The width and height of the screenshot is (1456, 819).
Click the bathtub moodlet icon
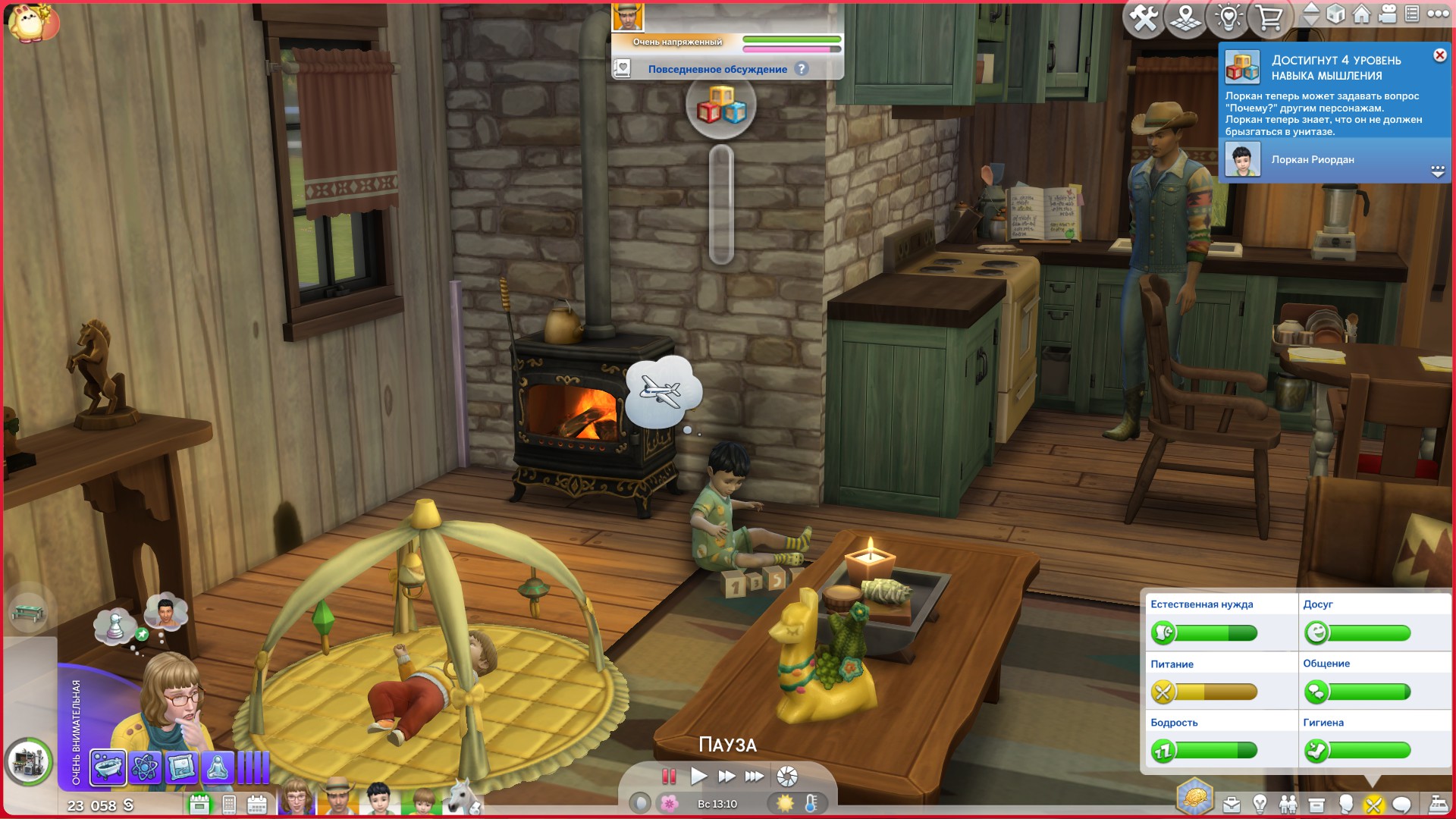coord(108,767)
